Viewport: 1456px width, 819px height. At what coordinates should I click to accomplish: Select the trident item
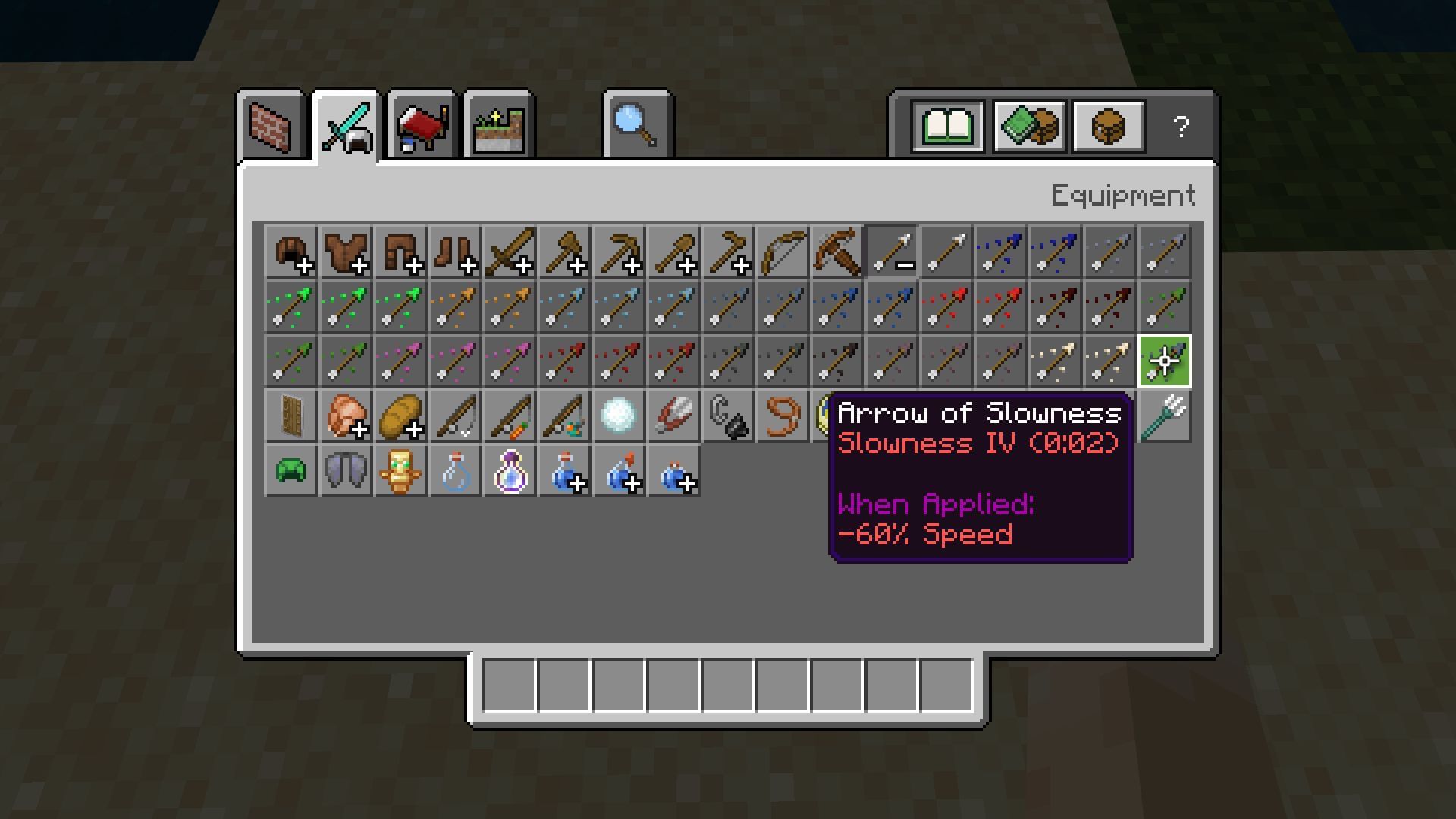coord(1166,416)
